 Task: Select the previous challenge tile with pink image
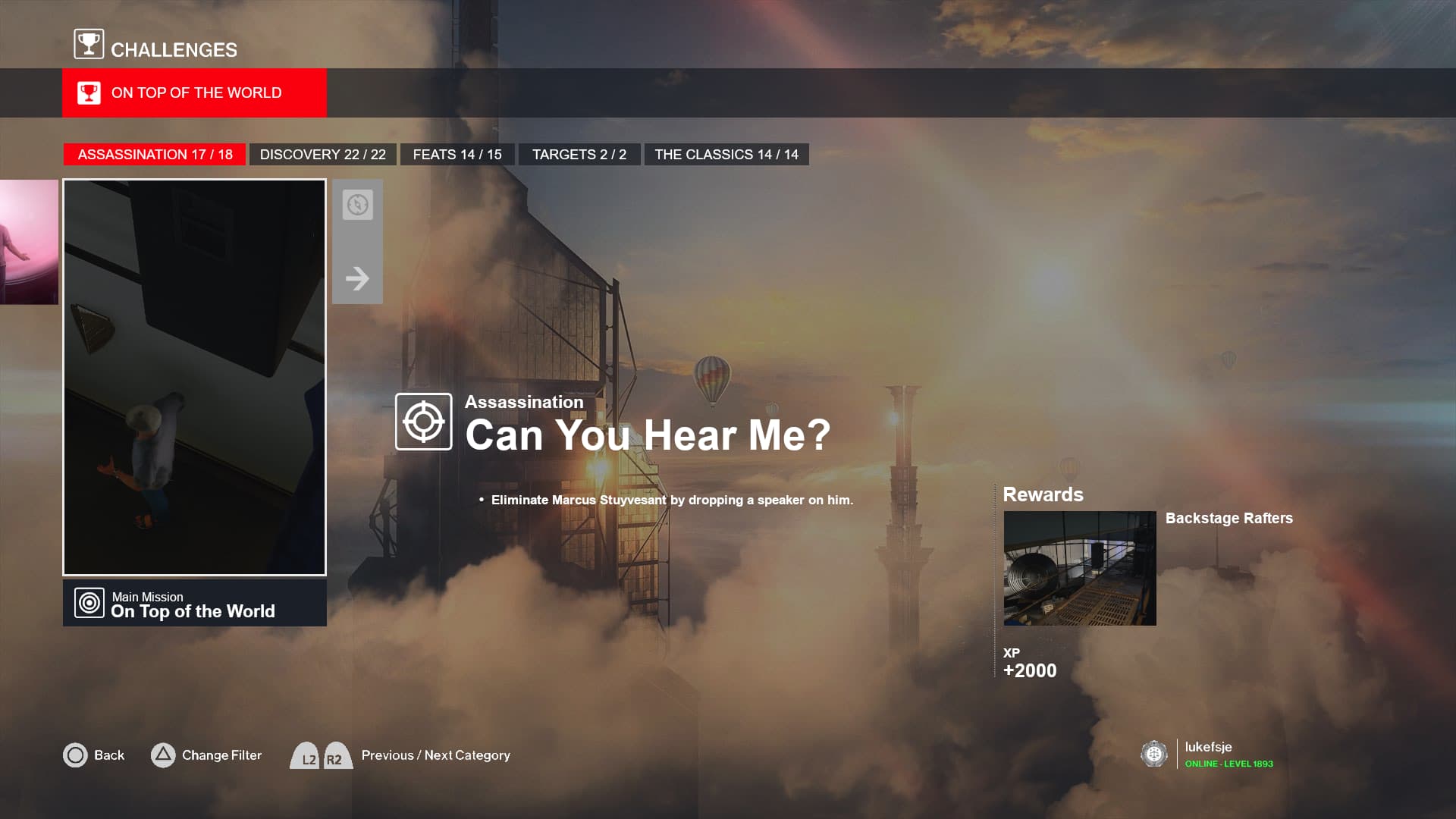tap(29, 242)
